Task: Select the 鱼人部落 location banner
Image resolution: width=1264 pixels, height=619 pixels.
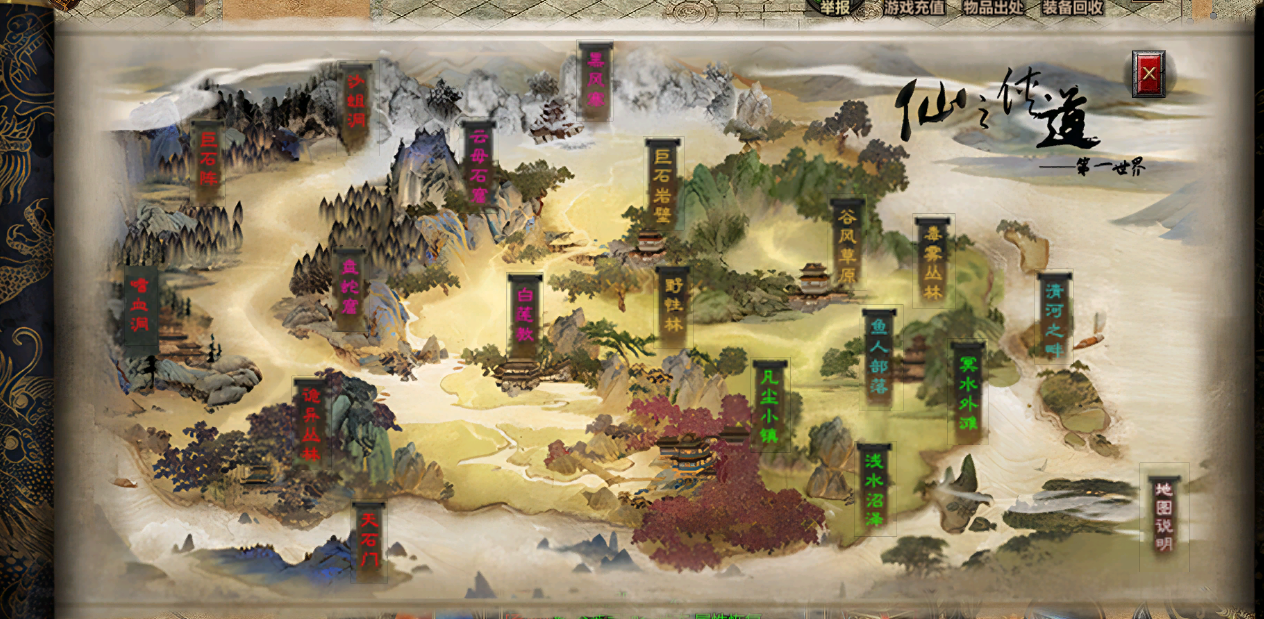Action: 879,357
